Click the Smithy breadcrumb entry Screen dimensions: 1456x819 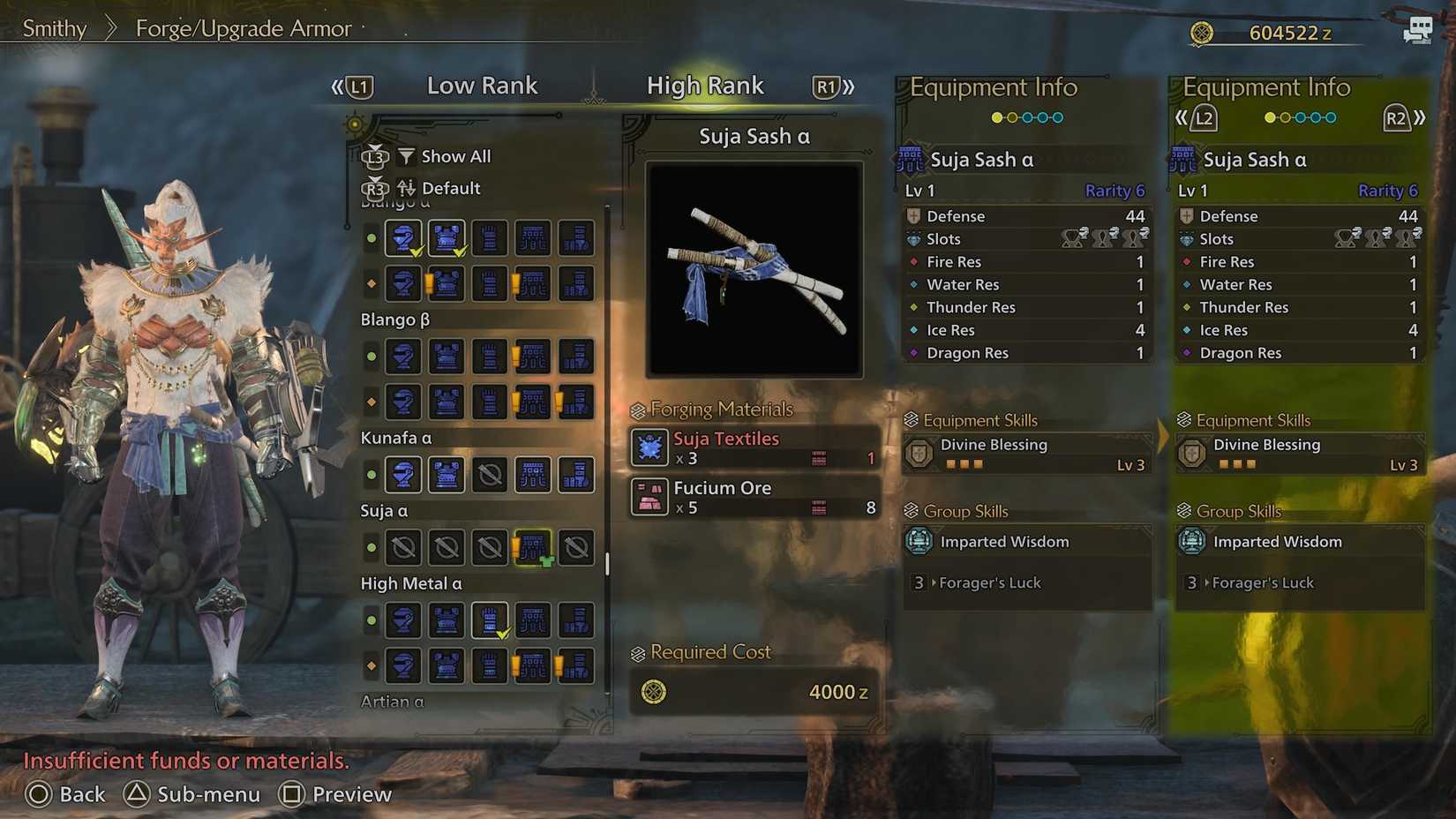click(x=53, y=28)
